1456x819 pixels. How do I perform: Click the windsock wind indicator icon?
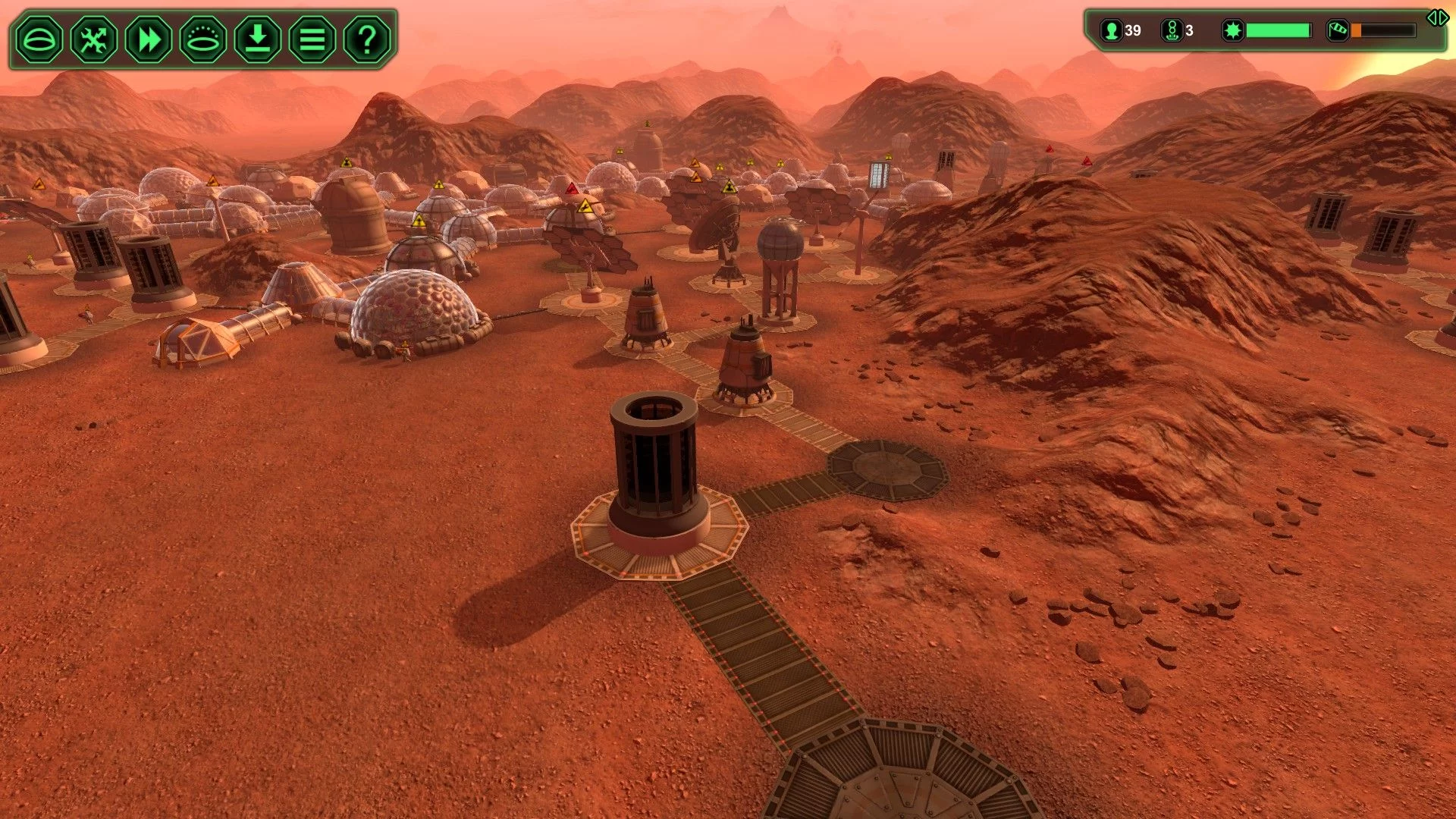1337,30
